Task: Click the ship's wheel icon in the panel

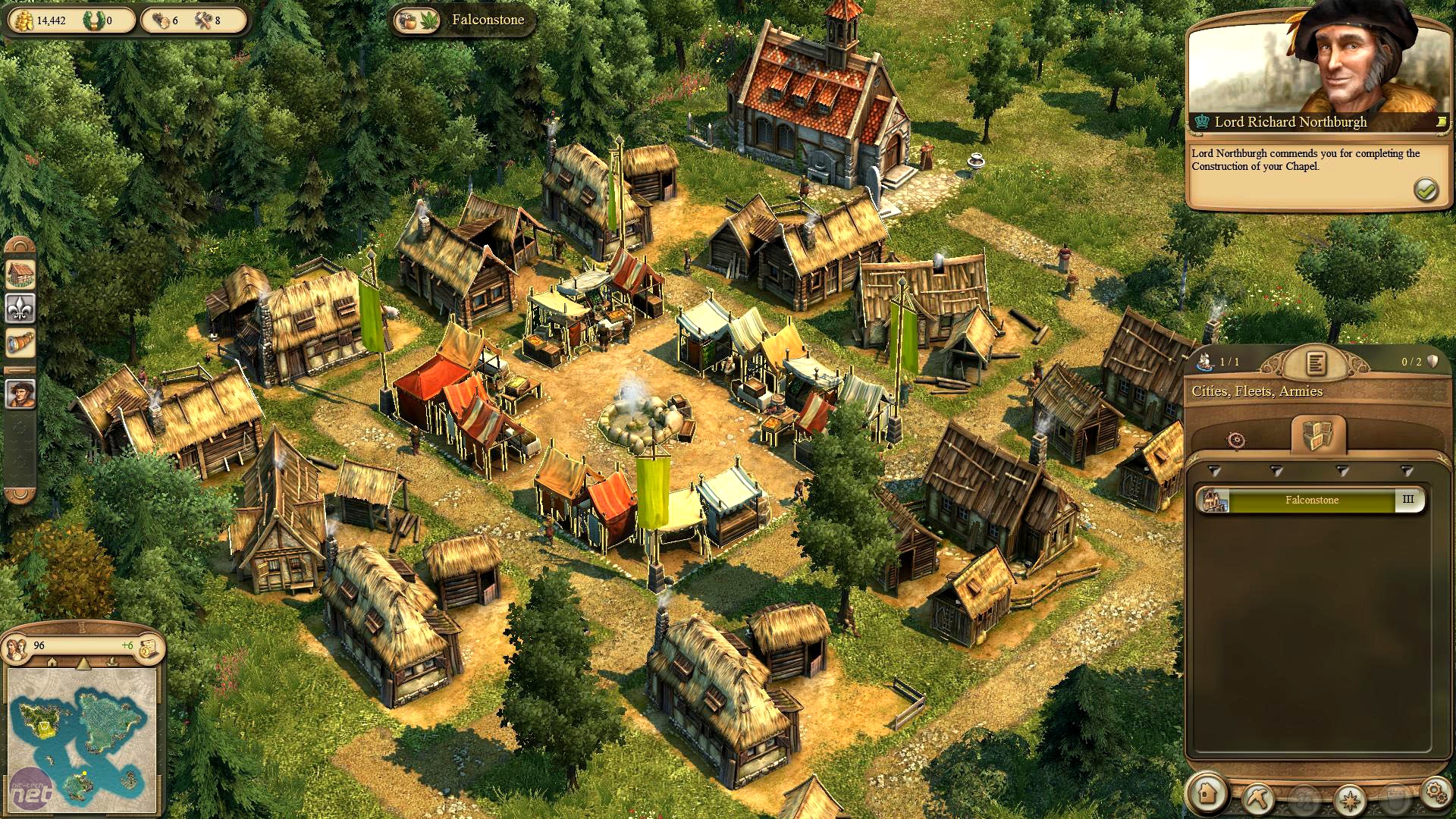Action: tap(1237, 441)
